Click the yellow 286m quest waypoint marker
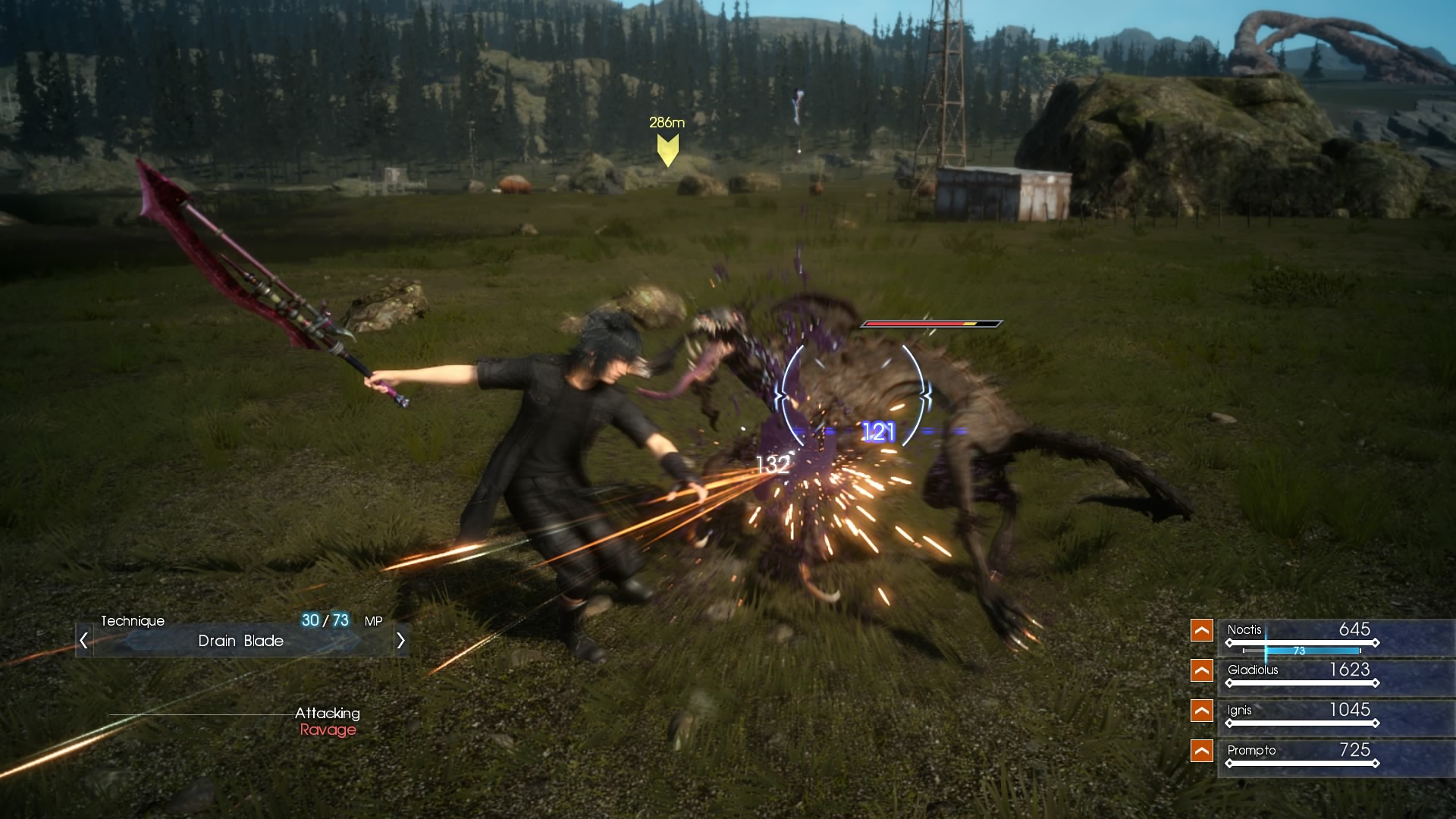 [x=667, y=149]
